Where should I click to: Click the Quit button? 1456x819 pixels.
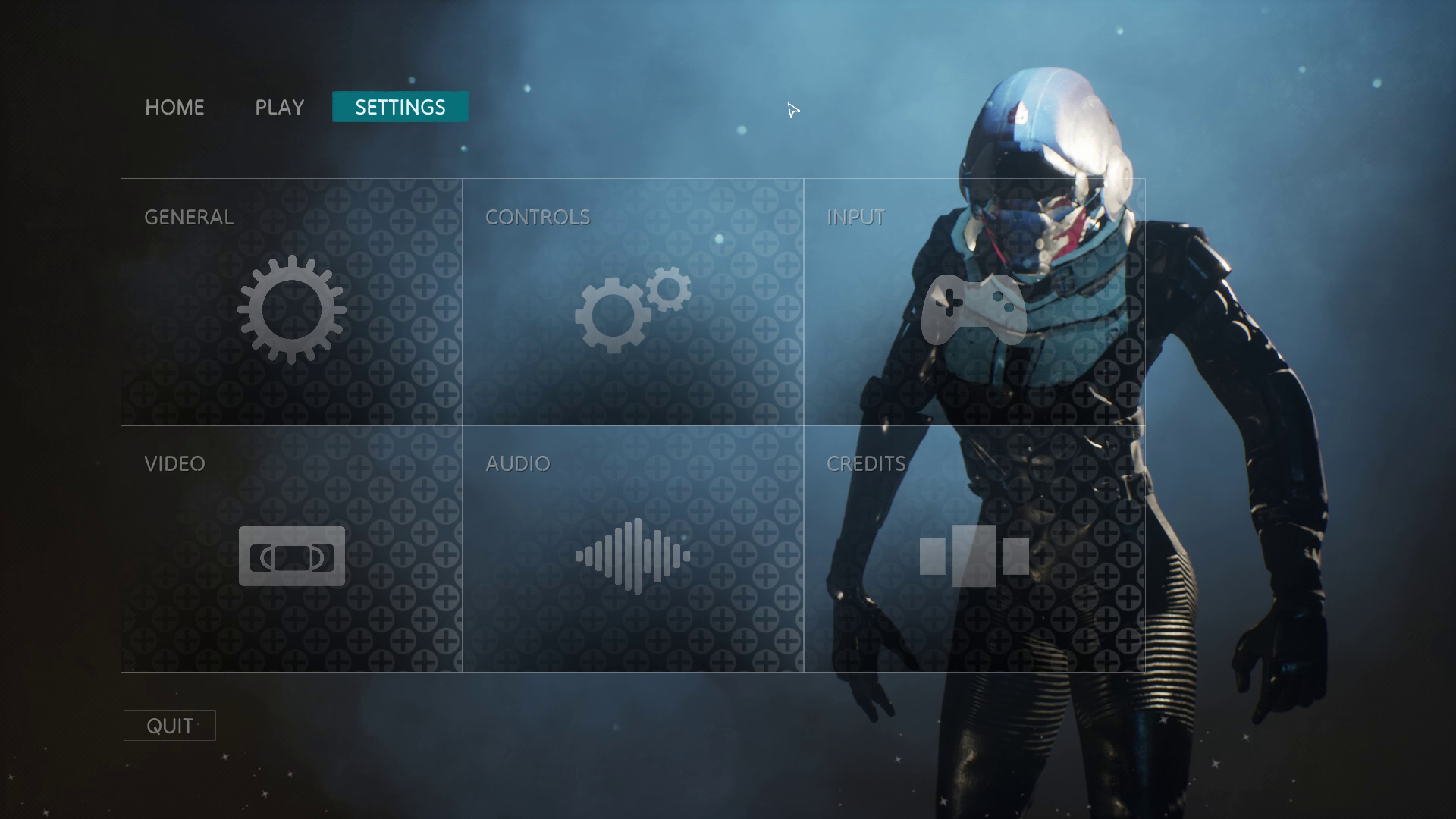(170, 726)
